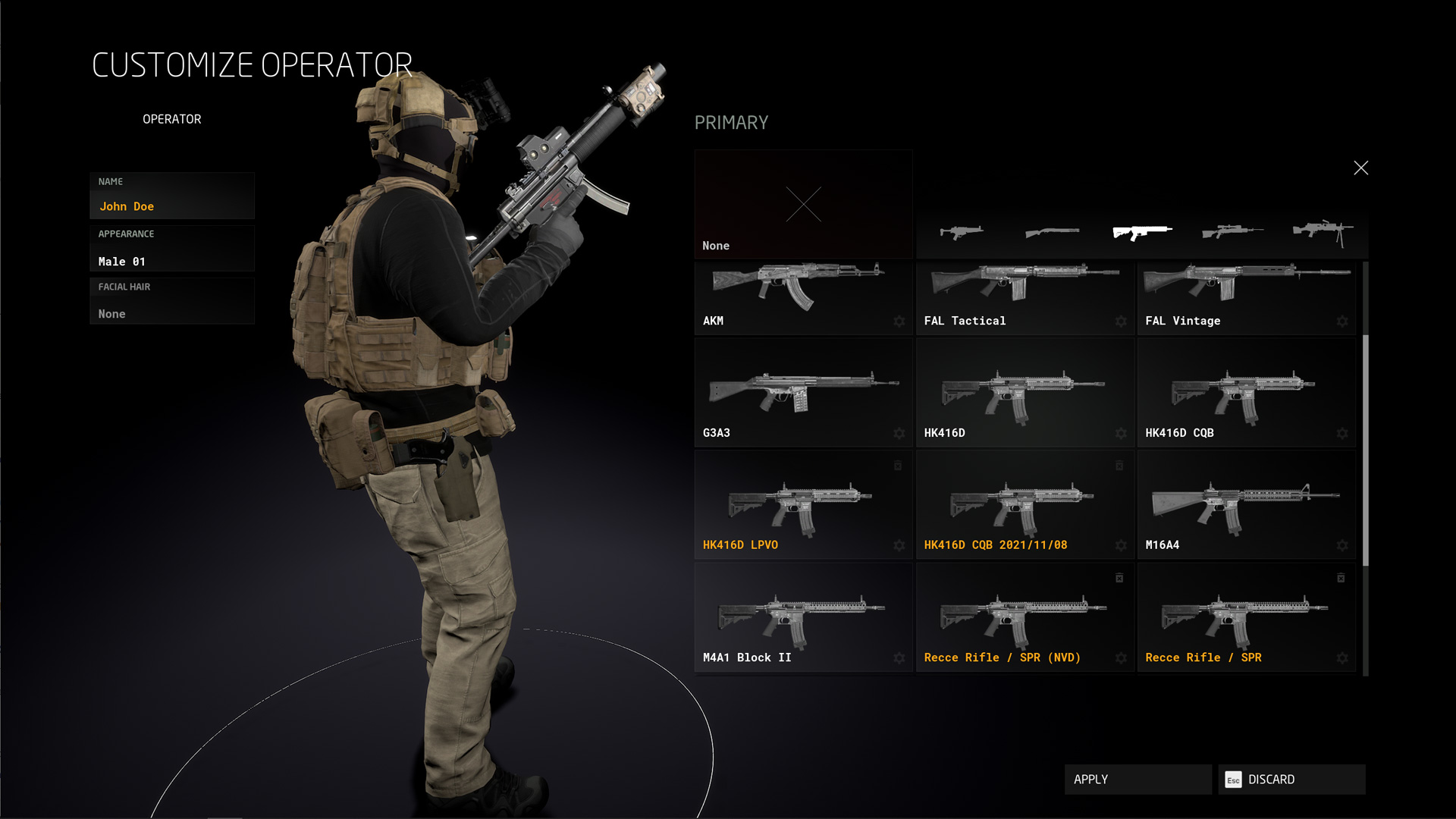Click the delete icon on Recce Rifle / SPR (NVD)

[x=1120, y=578]
